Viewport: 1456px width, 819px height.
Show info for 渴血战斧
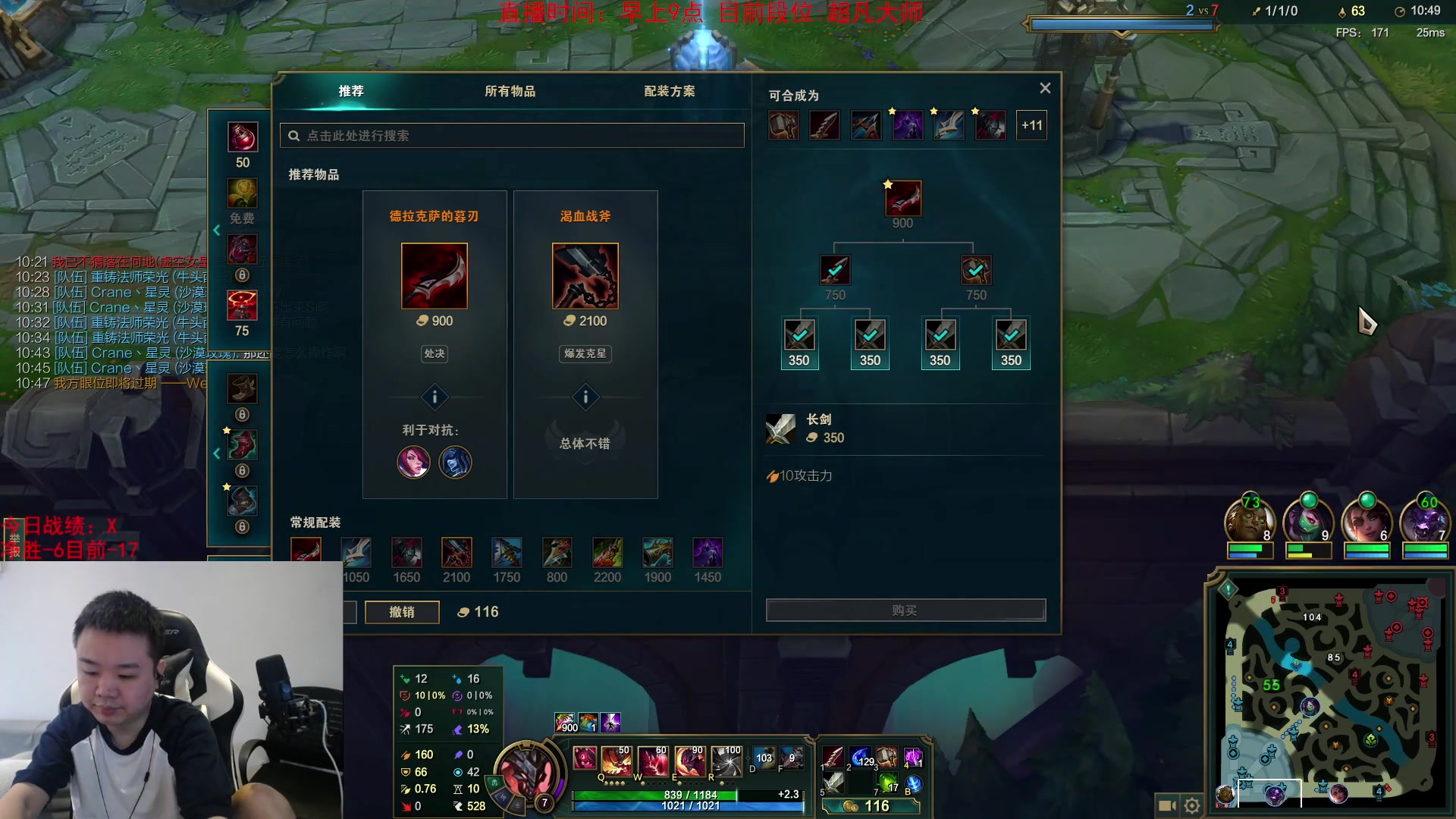585,397
